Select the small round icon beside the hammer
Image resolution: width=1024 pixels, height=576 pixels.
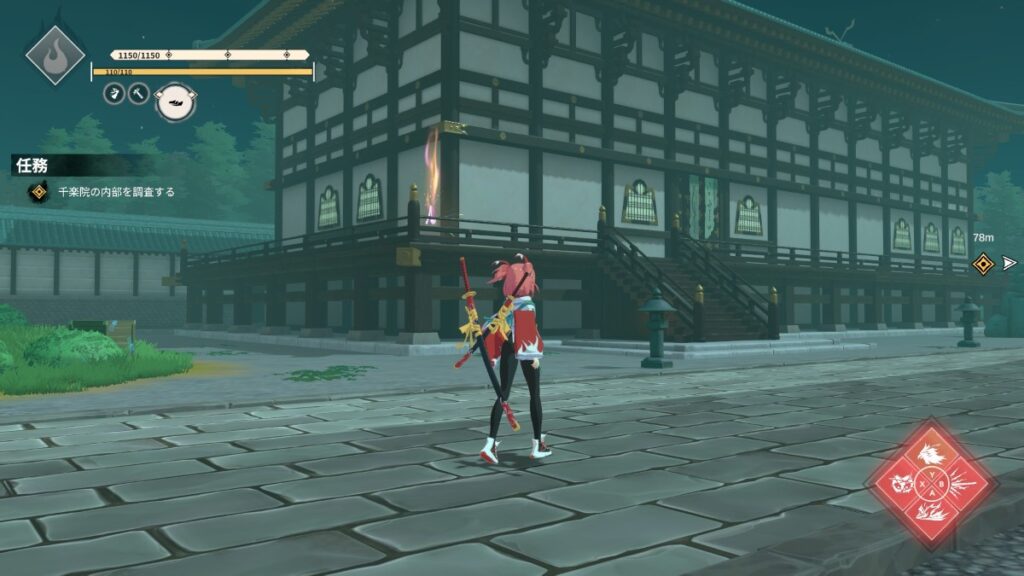pos(114,93)
